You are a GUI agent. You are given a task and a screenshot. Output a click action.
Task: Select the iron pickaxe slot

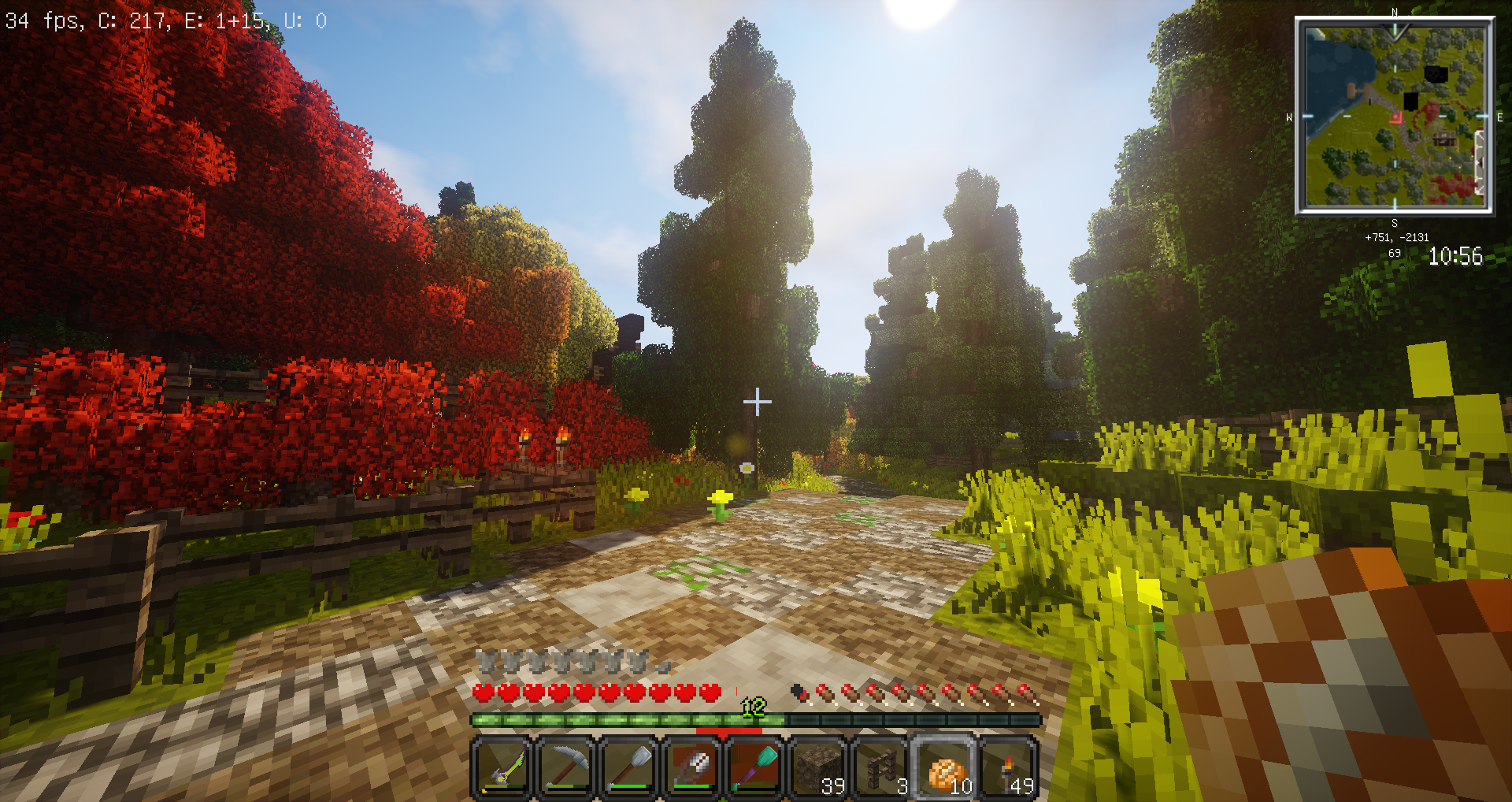(x=565, y=767)
